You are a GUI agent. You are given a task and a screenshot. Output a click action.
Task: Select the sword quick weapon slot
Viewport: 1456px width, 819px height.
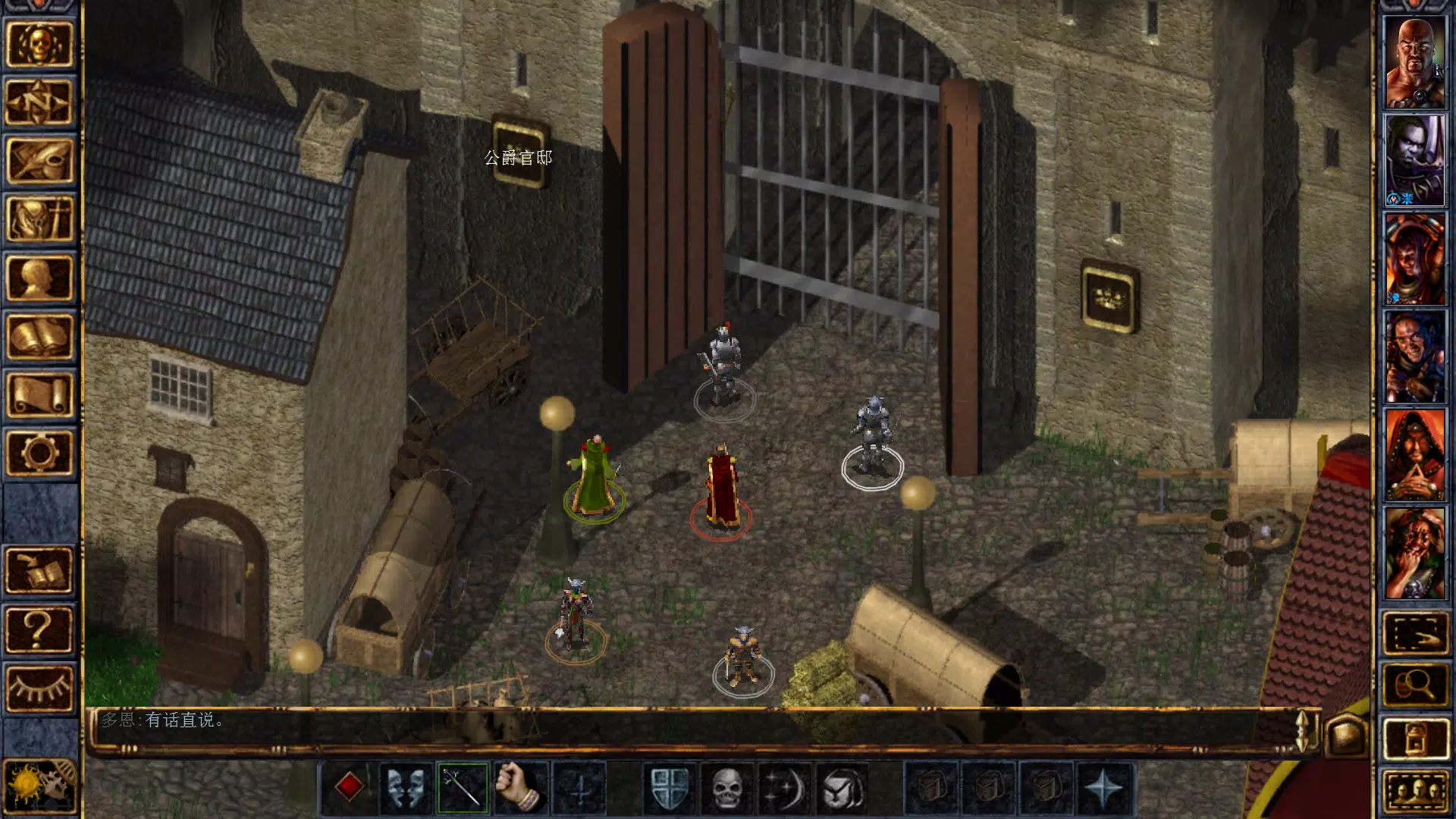tap(463, 788)
